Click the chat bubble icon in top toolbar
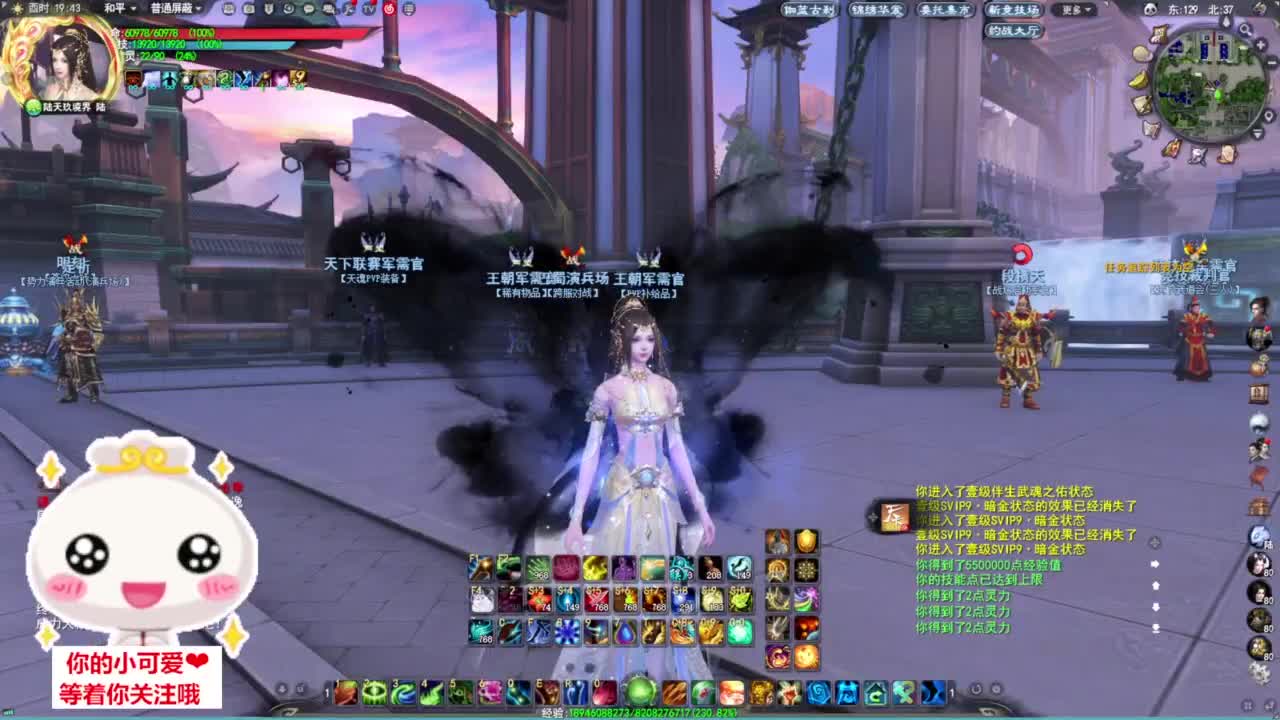The image size is (1280, 720). tap(309, 9)
